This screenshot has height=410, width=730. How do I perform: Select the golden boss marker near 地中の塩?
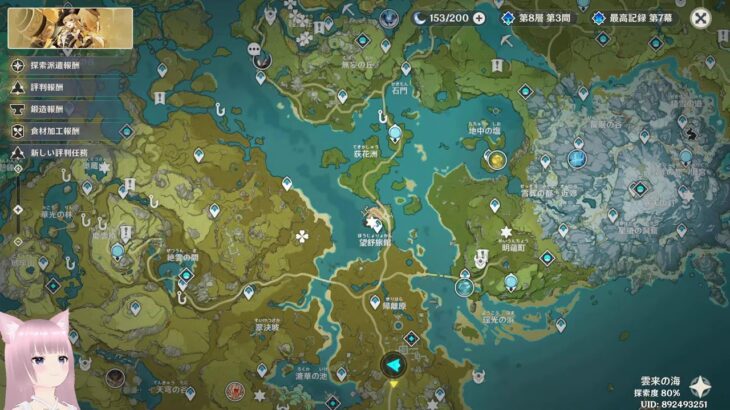tap(495, 159)
